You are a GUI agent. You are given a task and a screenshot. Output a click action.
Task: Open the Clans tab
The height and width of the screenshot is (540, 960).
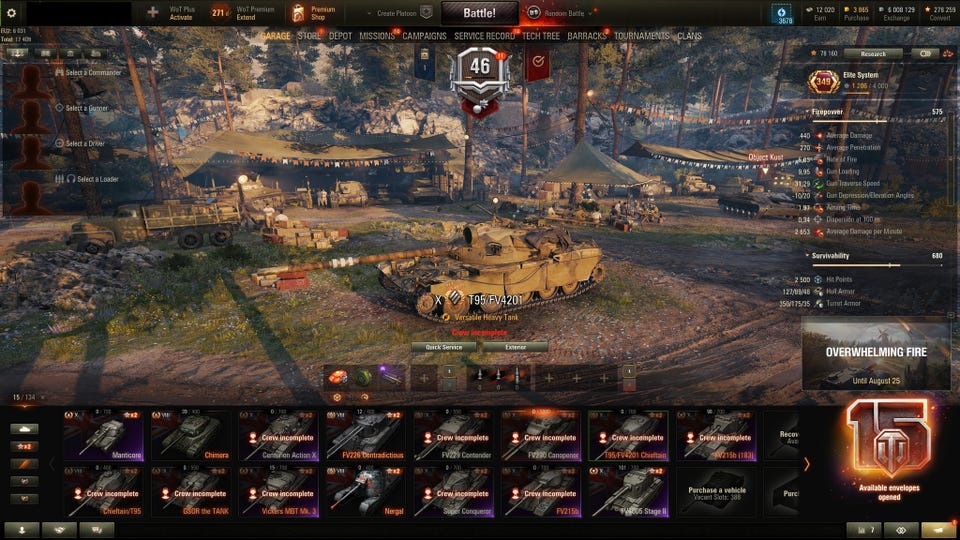point(689,36)
